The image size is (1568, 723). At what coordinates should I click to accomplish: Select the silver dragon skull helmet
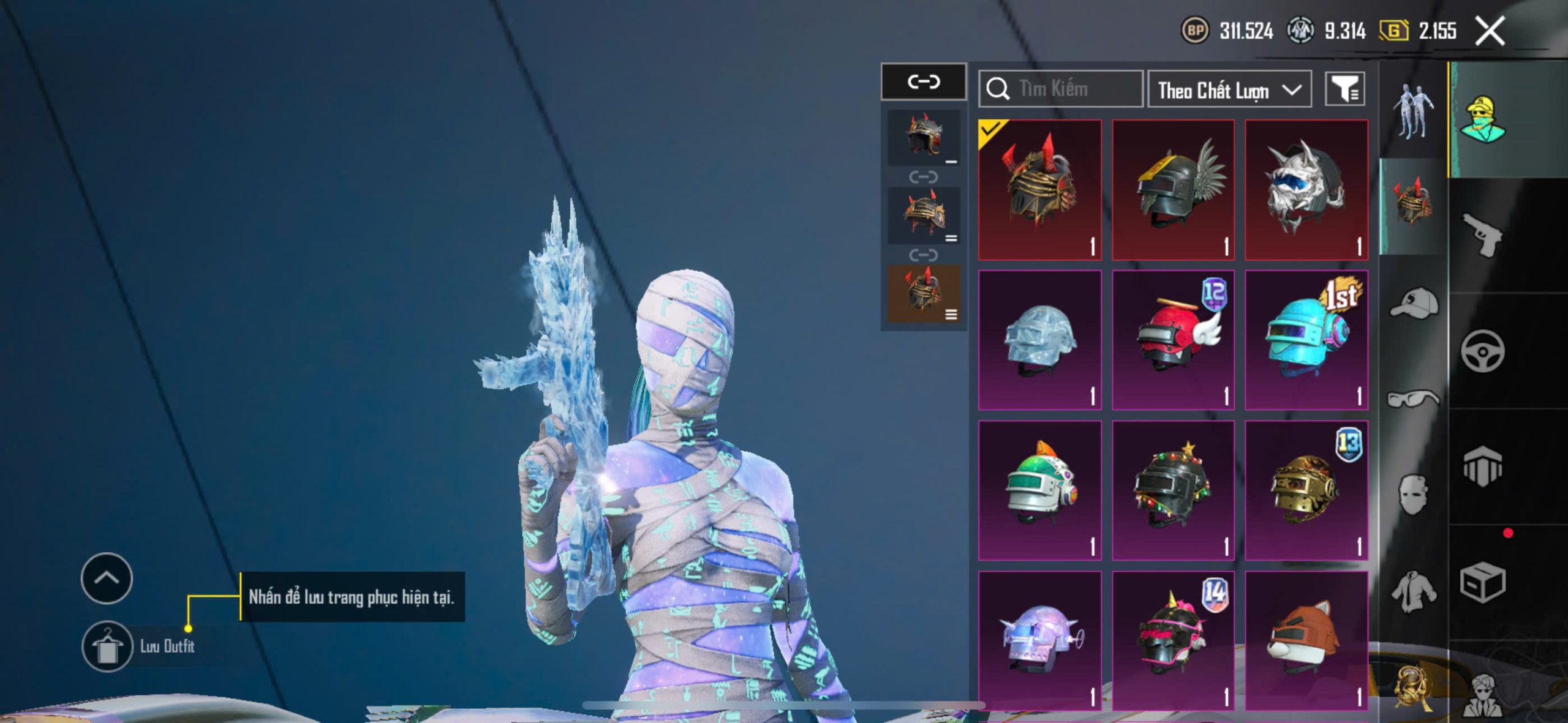pyautogui.click(x=1306, y=190)
